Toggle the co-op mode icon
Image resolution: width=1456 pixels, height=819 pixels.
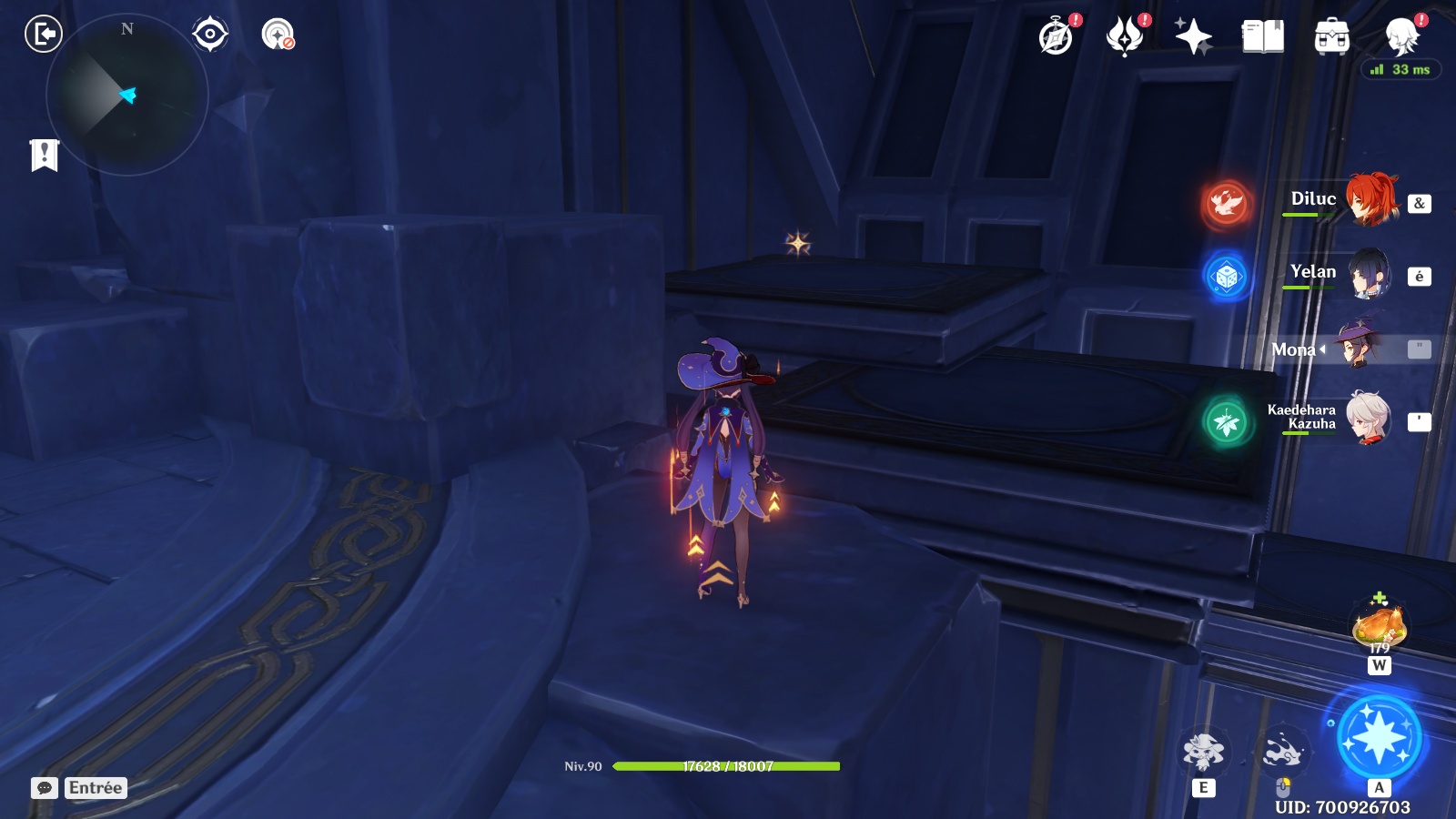tap(278, 35)
